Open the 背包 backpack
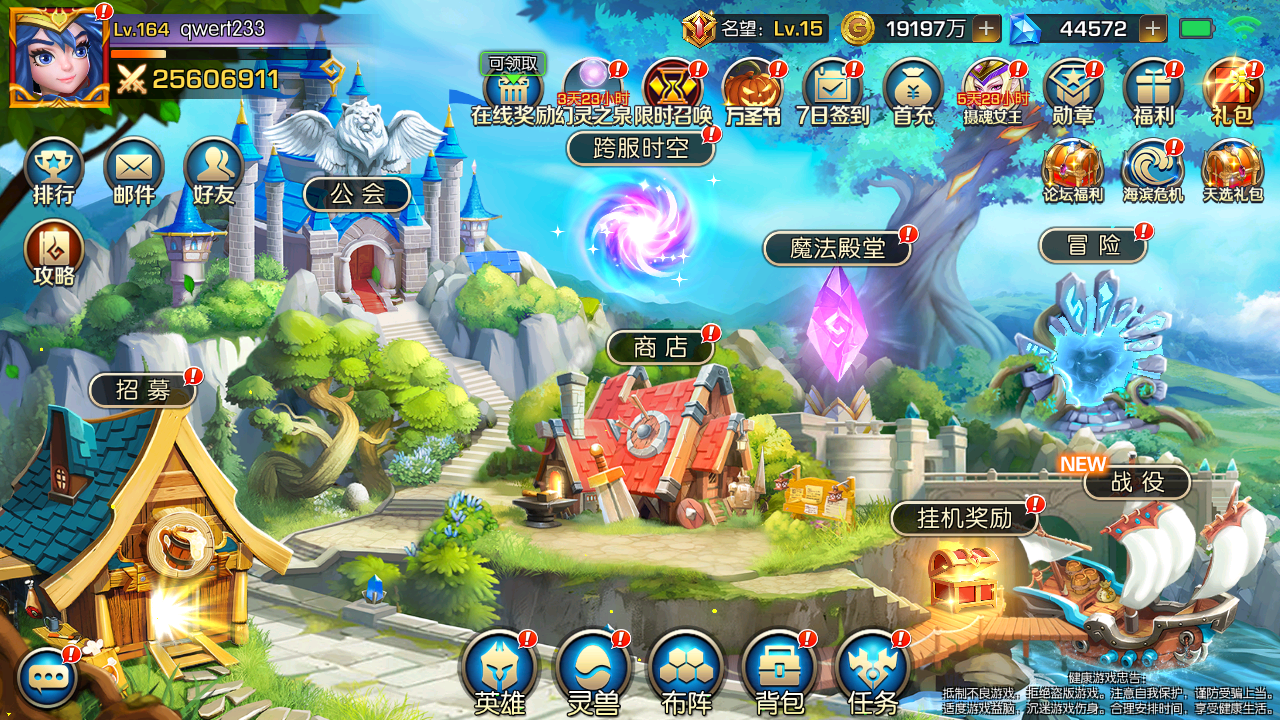The width and height of the screenshot is (1280, 720). (x=780, y=670)
